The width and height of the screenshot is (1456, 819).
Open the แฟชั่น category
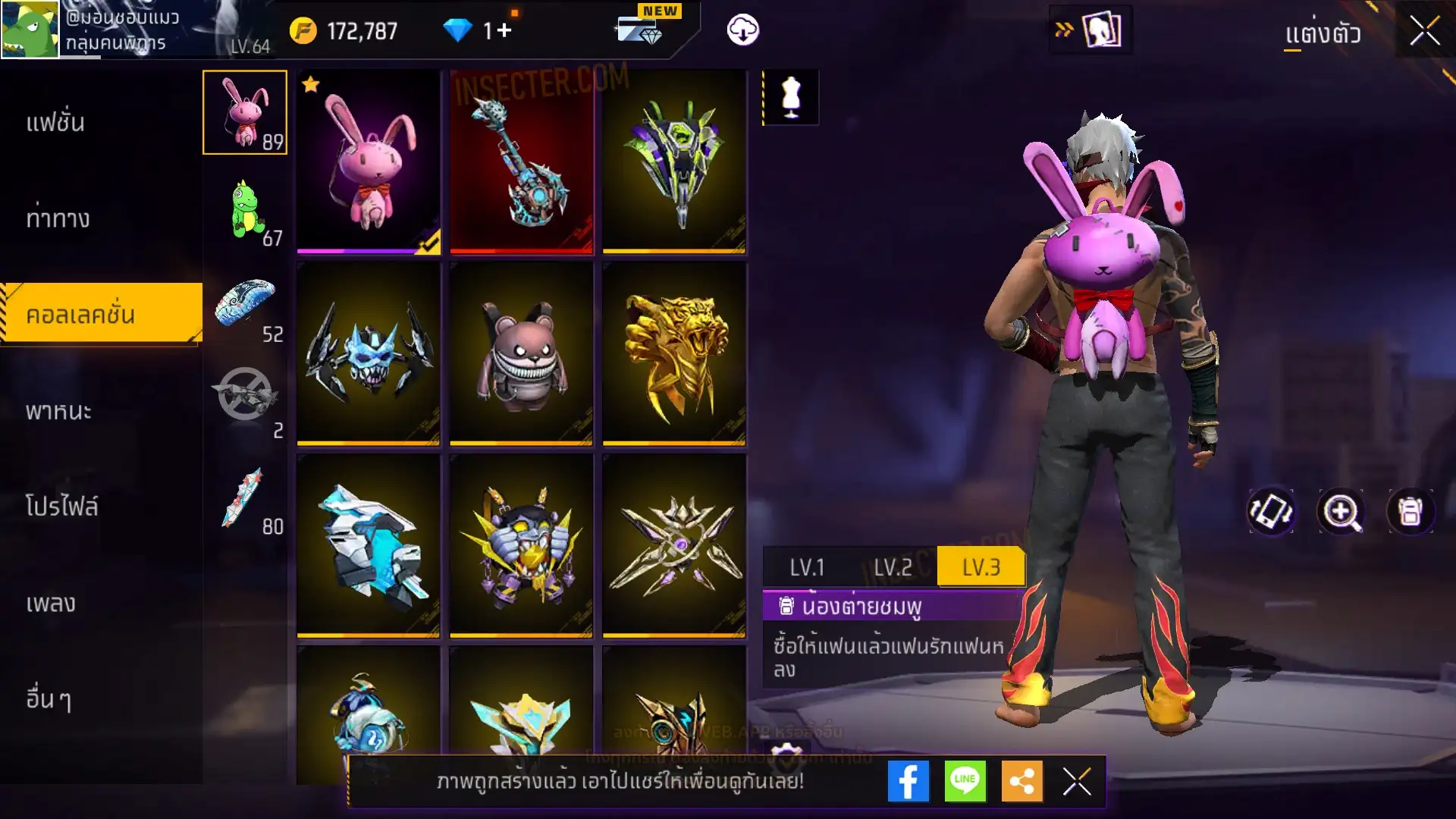[55, 122]
